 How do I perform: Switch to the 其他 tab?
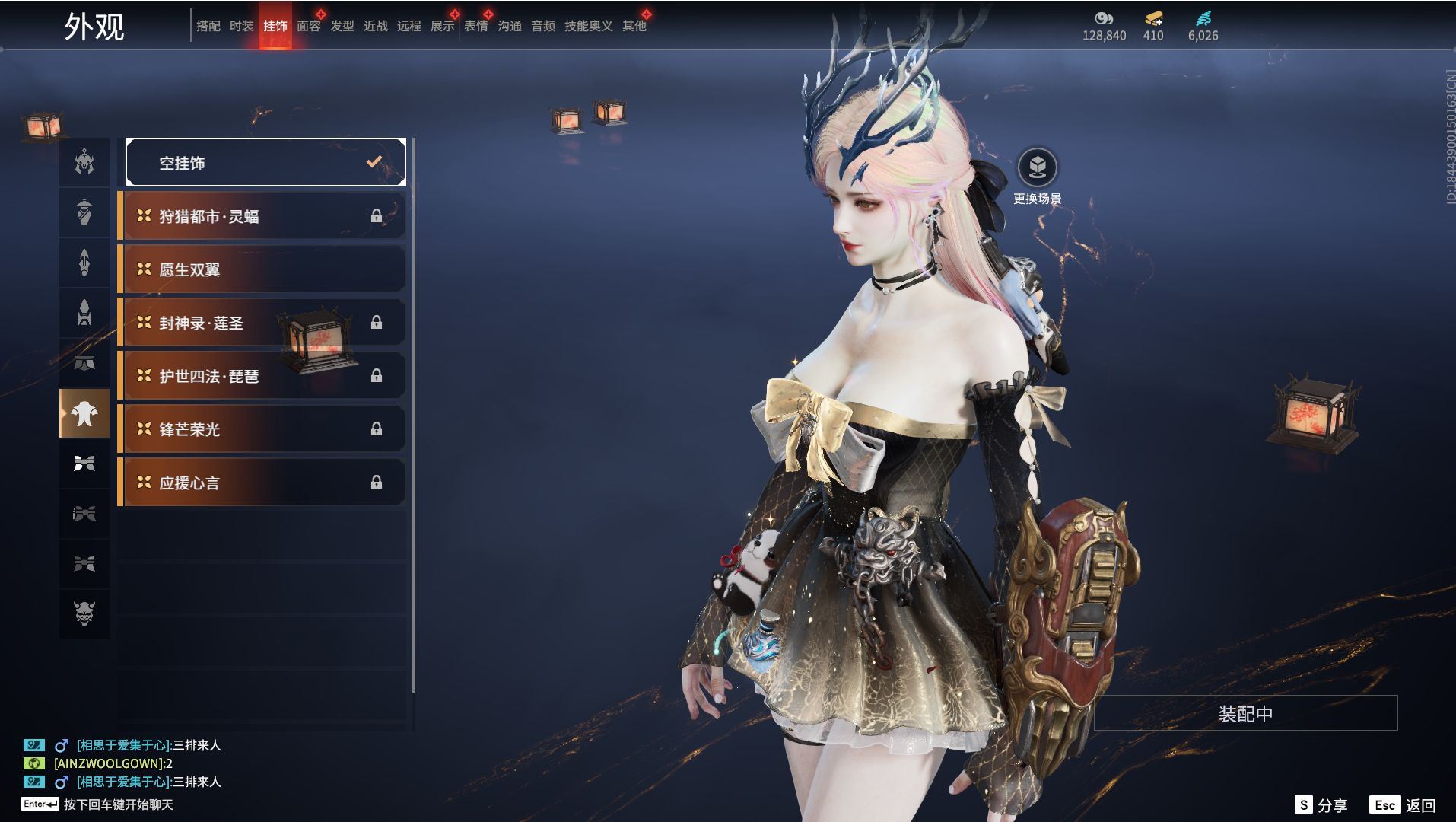pos(634,26)
